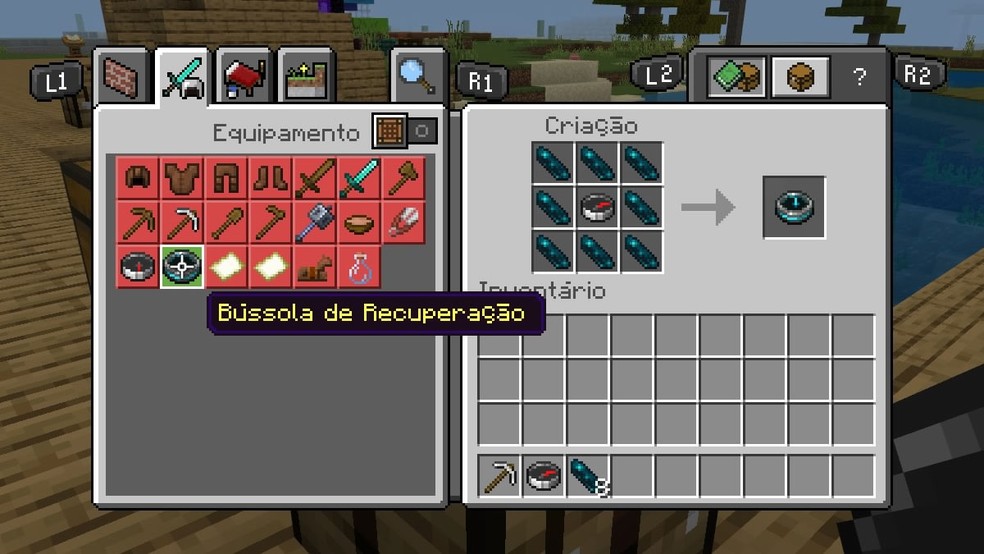Image resolution: width=984 pixels, height=554 pixels.
Task: Choose the wooden bowl recipe
Action: (359, 223)
